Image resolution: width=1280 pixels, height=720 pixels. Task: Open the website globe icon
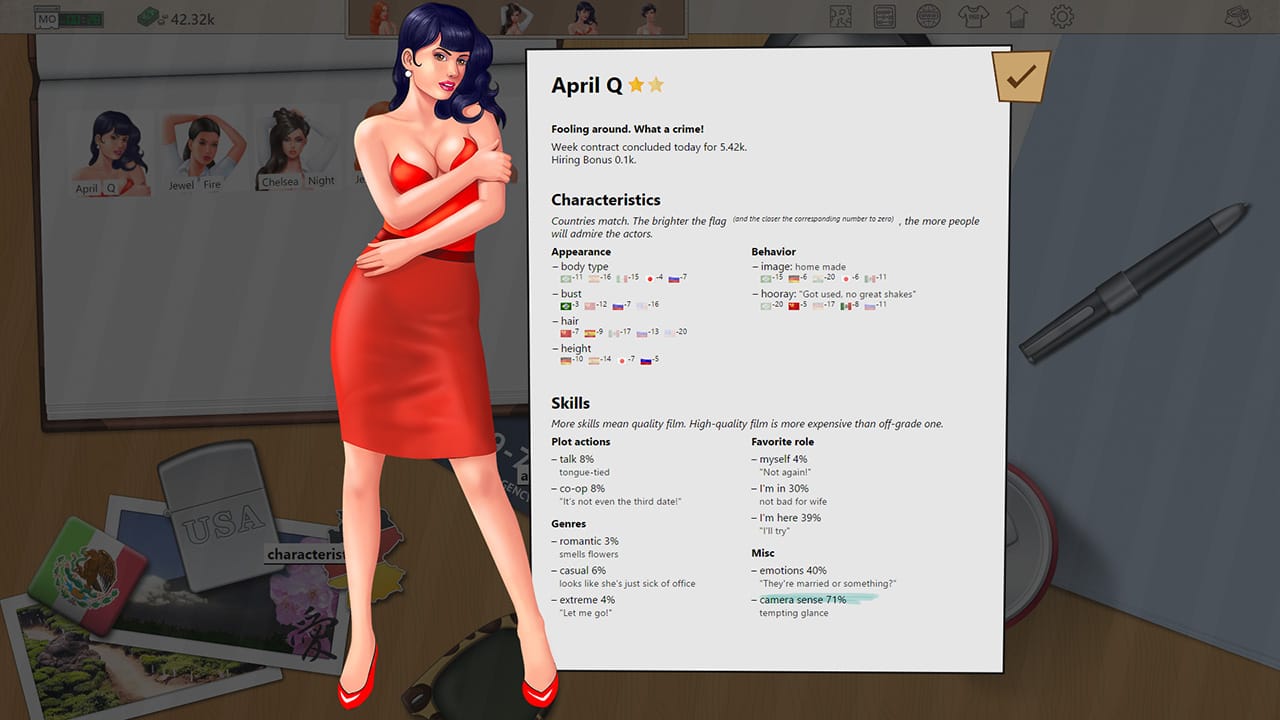[x=927, y=16]
